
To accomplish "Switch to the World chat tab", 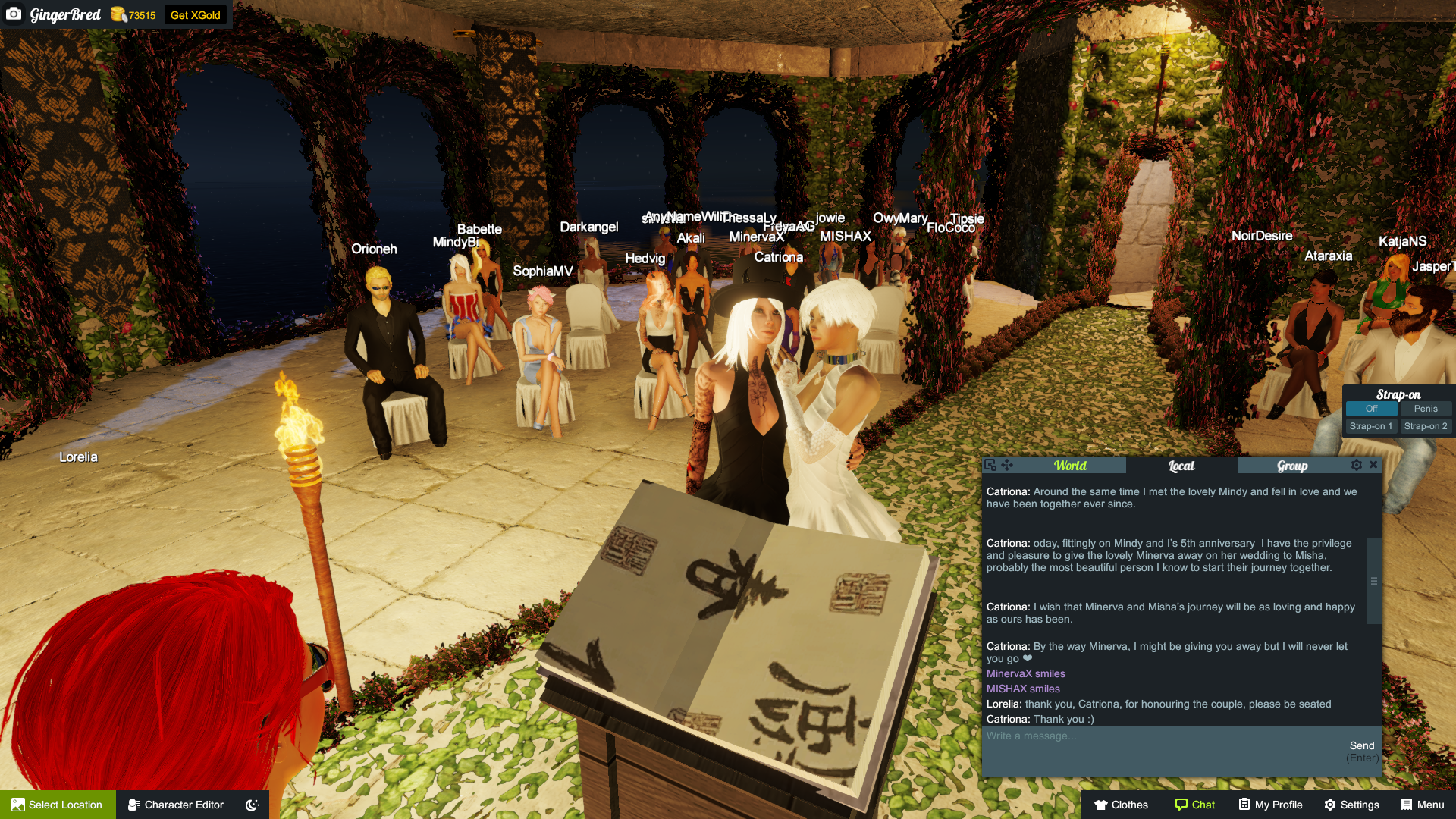I will pyautogui.click(x=1070, y=465).
